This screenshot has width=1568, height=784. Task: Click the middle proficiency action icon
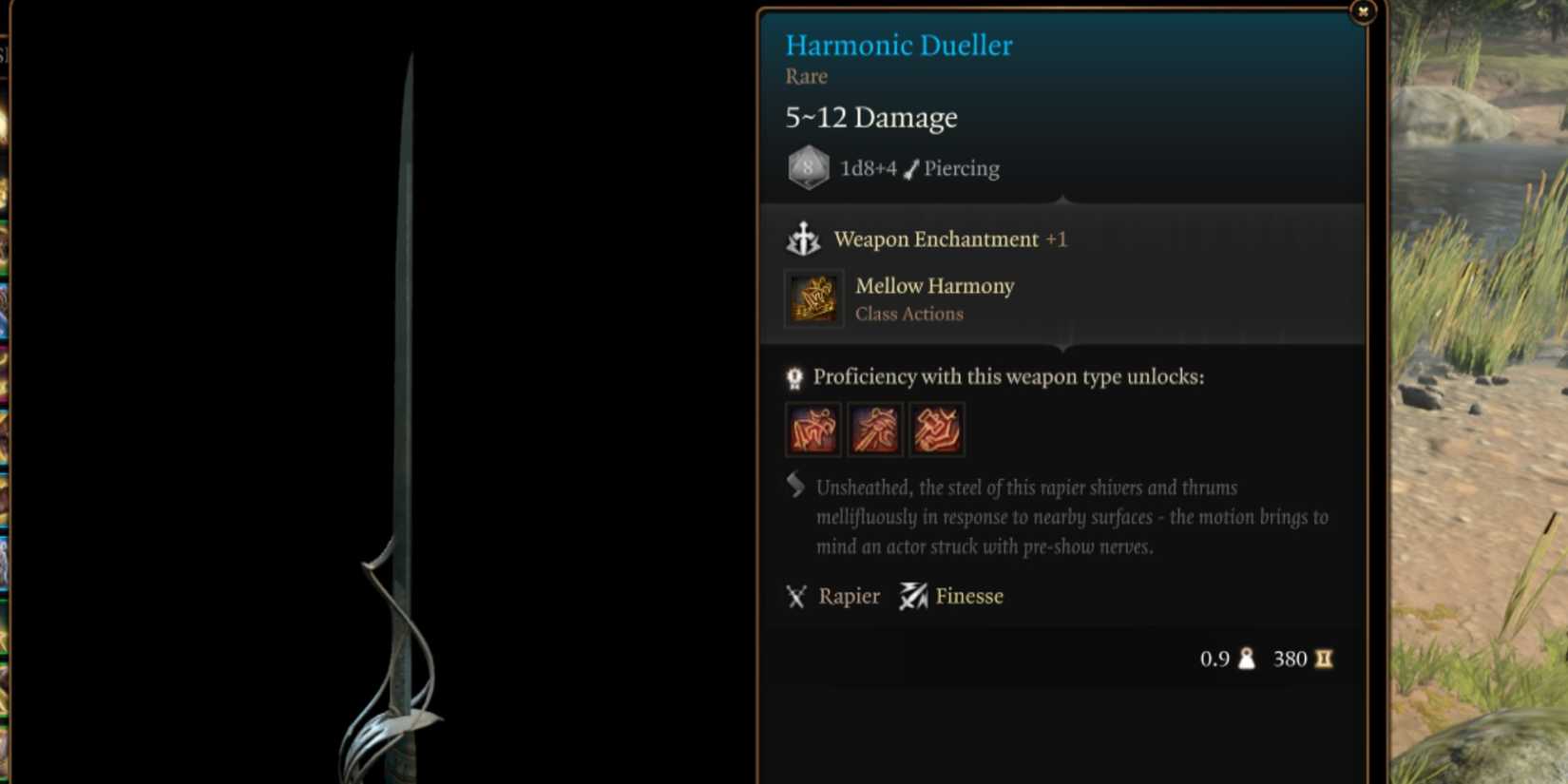[x=874, y=430]
